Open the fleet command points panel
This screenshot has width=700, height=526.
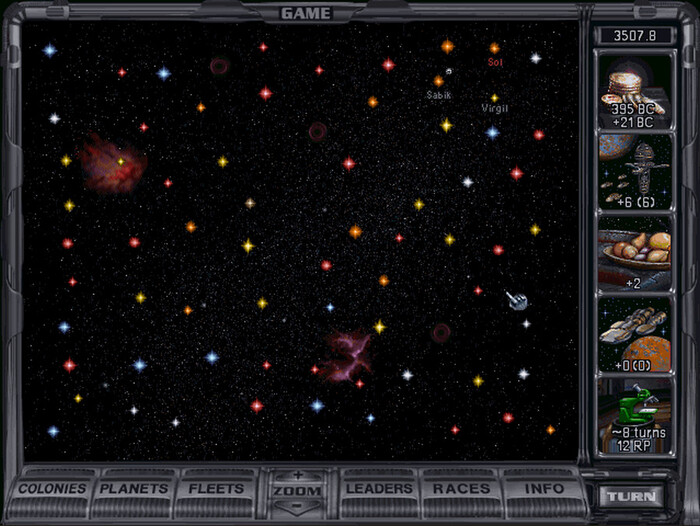[x=635, y=172]
